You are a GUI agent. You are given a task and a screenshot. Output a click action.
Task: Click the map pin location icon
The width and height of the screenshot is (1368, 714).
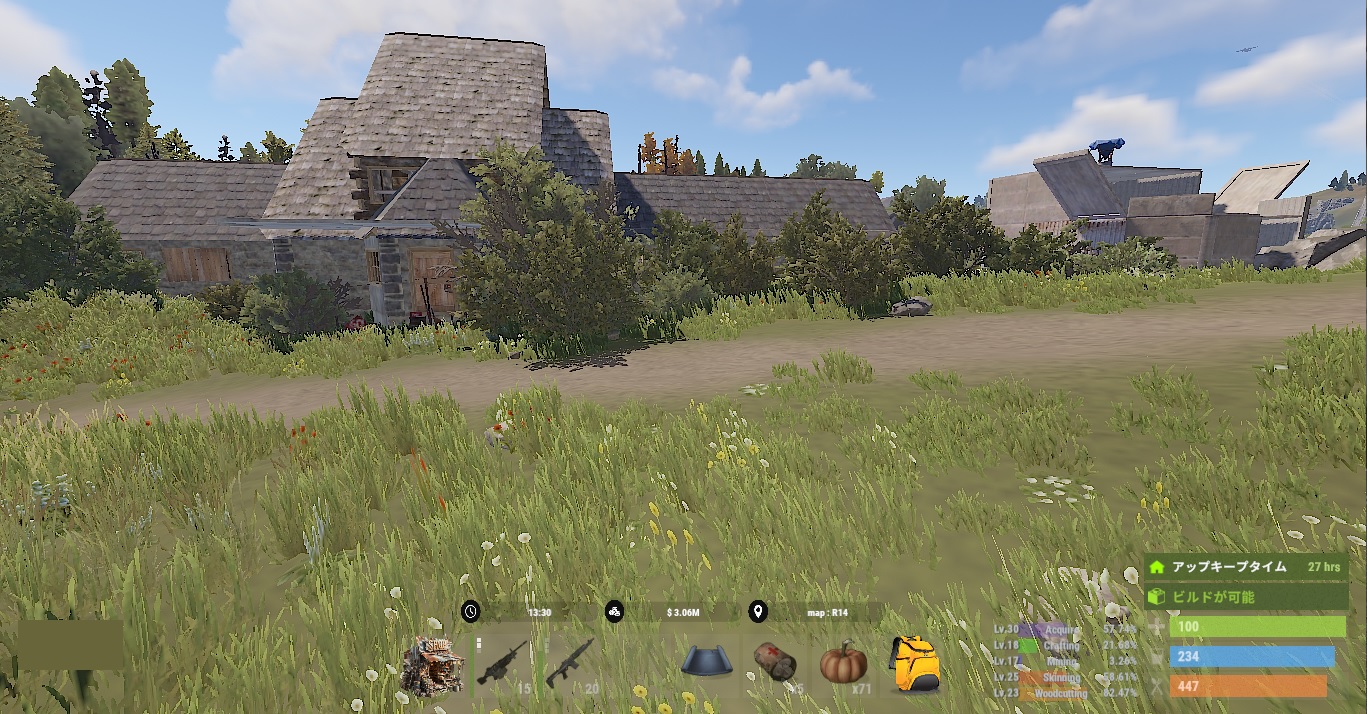point(758,612)
